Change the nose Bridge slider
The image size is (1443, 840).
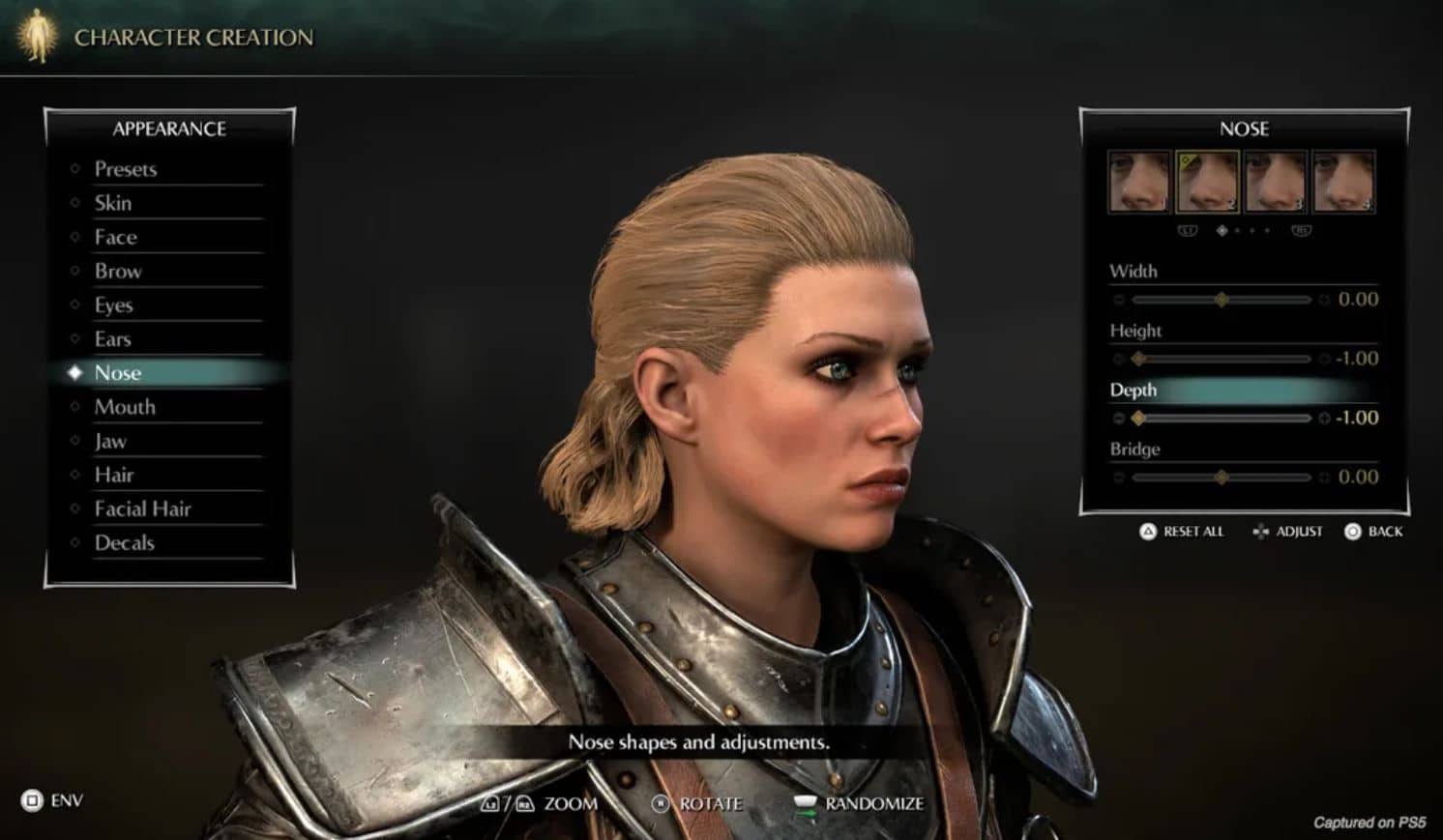tap(1222, 478)
